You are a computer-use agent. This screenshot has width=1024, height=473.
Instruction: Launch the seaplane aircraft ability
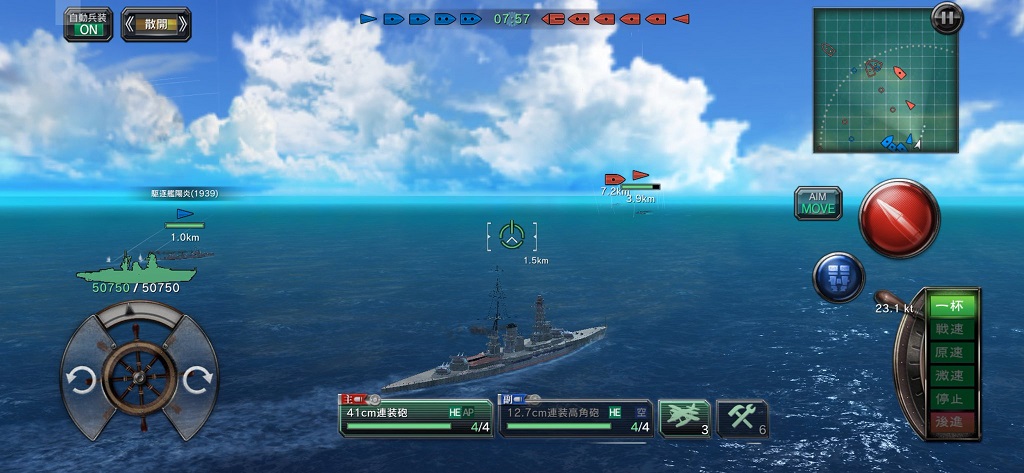click(684, 418)
